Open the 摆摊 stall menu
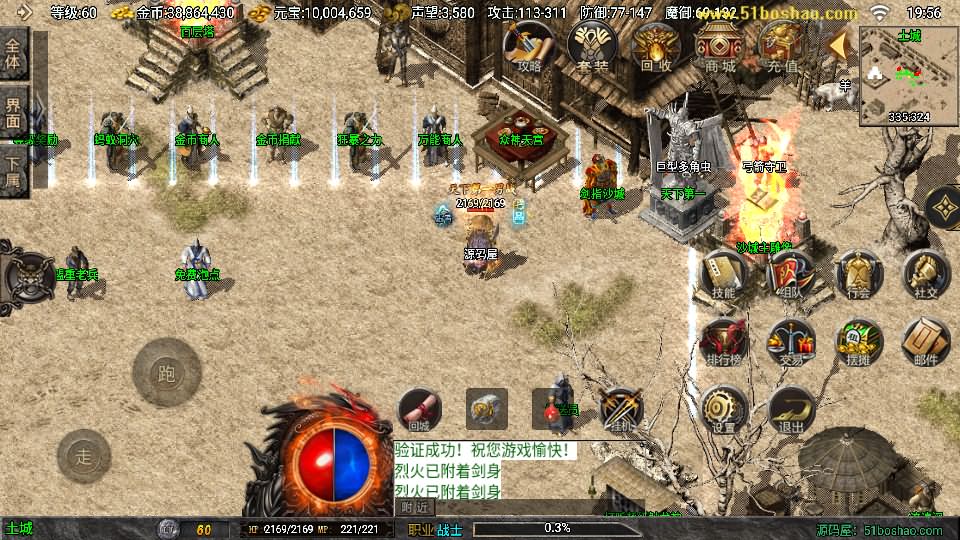The width and height of the screenshot is (960, 540). (x=858, y=342)
